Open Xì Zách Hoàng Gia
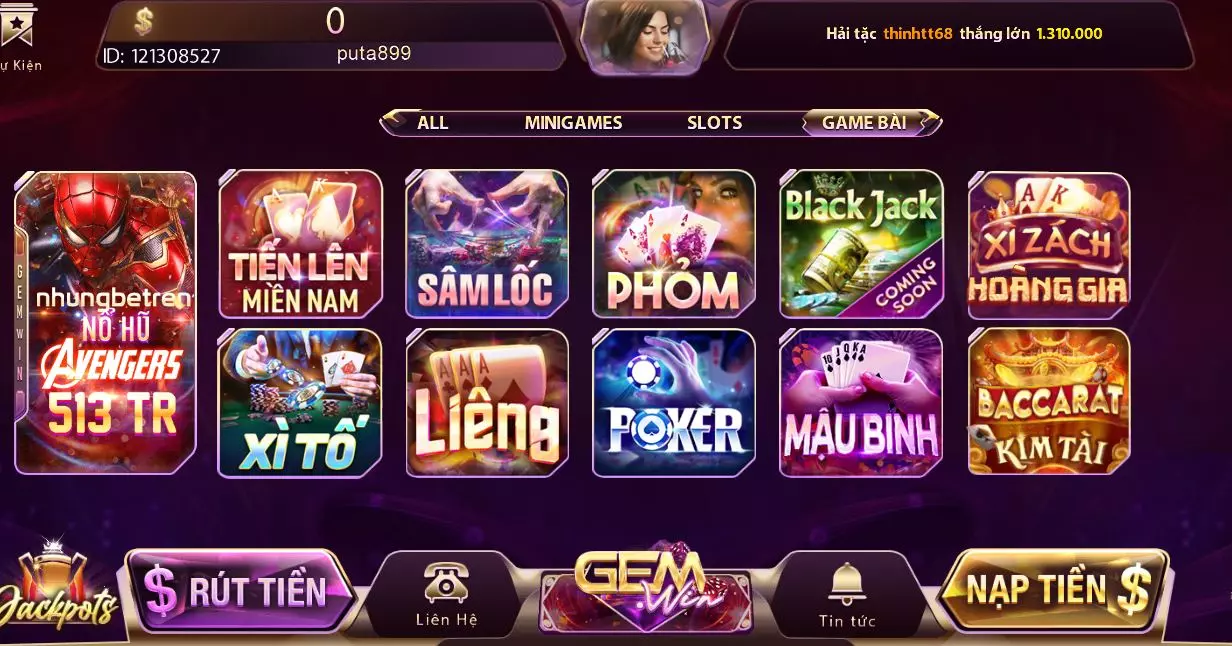Screen dimensions: 1232x646 coord(1048,245)
